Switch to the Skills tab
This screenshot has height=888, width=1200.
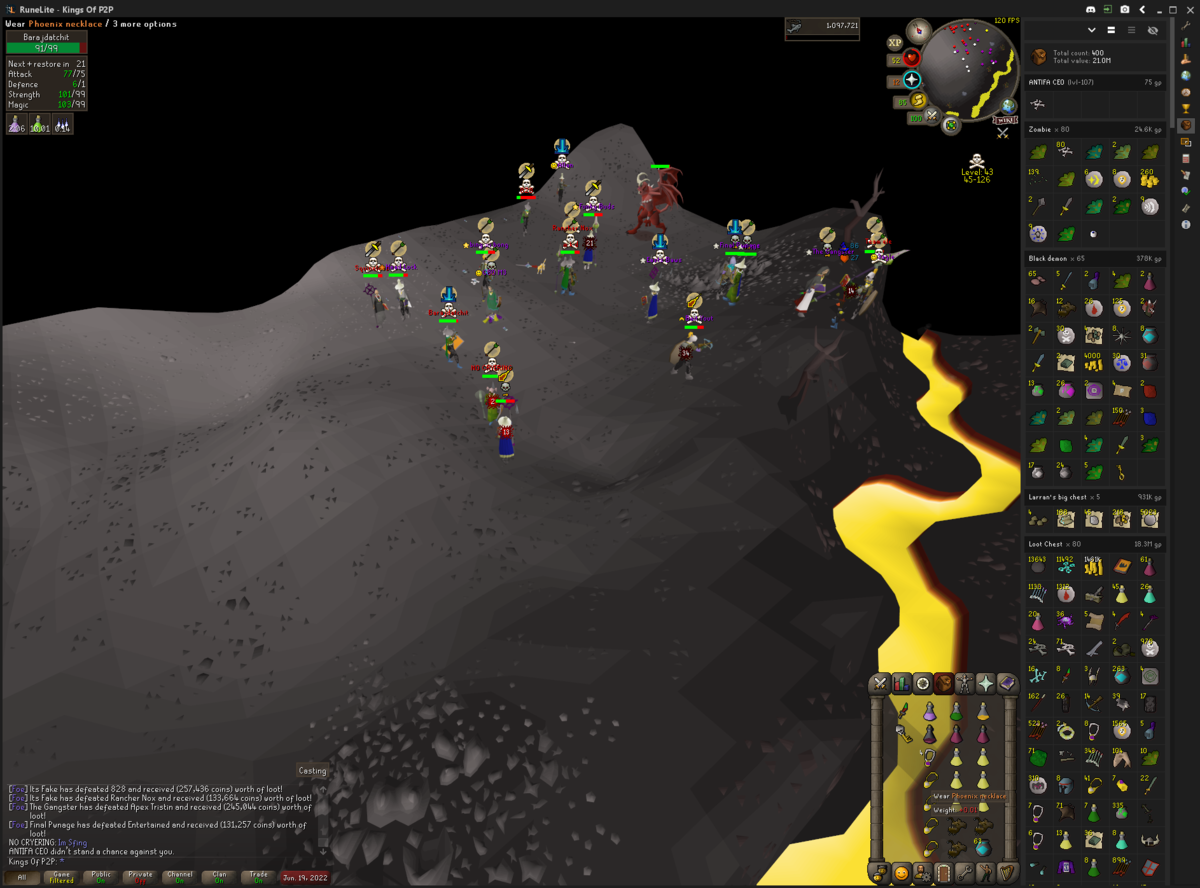902,684
